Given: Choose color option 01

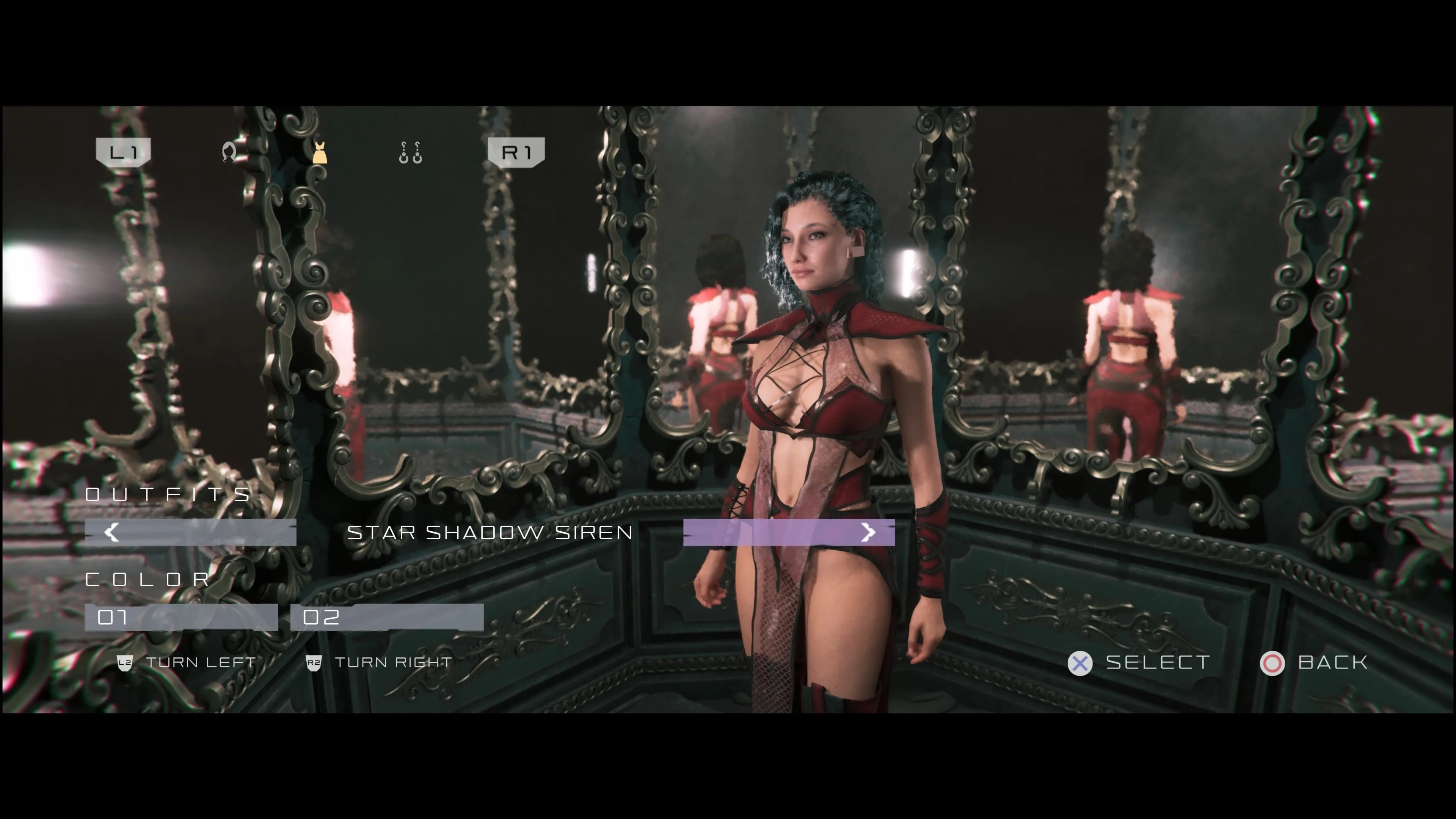Looking at the screenshot, I should pos(181,617).
